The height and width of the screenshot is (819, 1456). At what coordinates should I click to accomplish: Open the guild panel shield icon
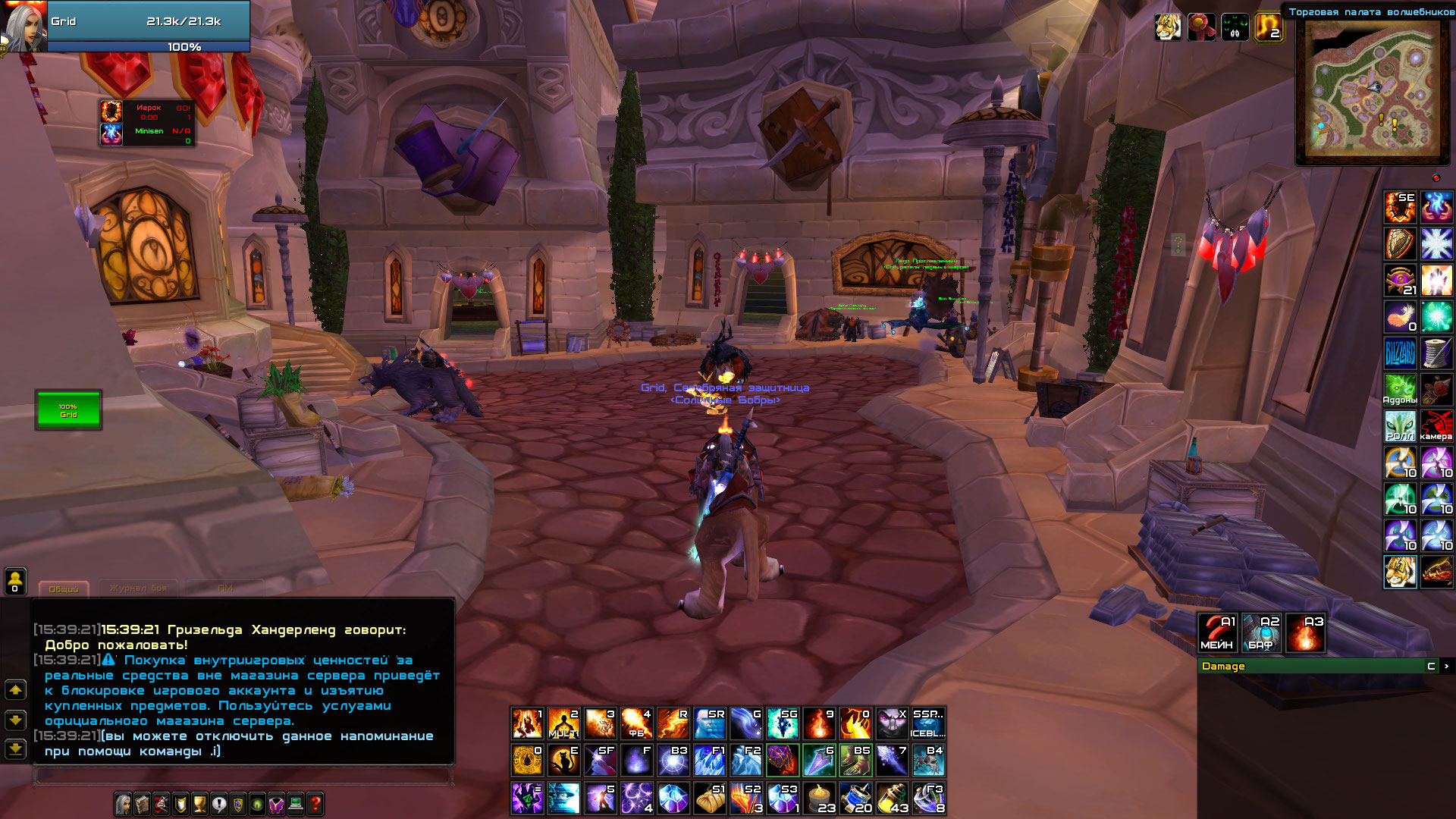pos(238,805)
